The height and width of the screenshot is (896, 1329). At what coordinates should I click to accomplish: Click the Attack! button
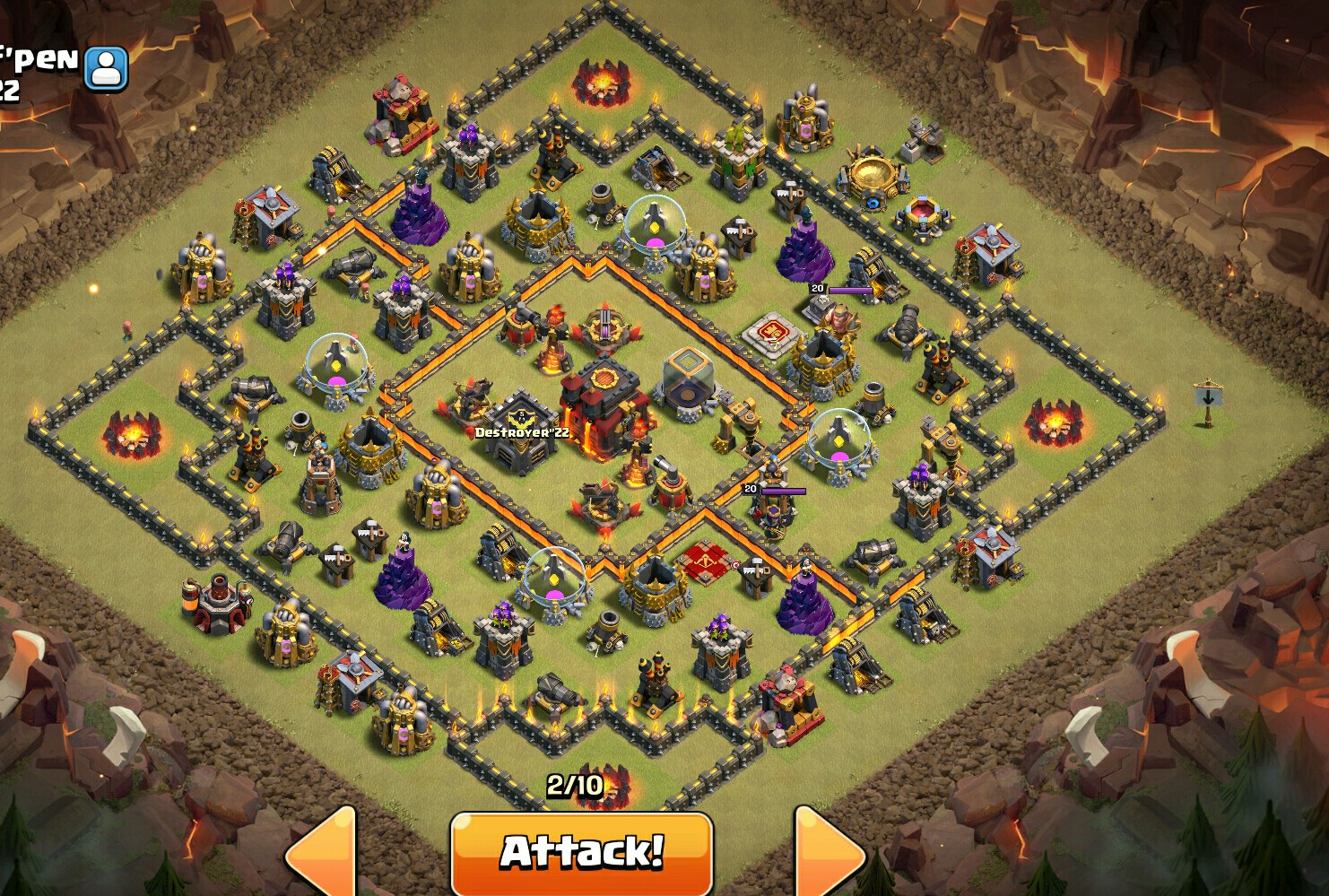tap(581, 847)
